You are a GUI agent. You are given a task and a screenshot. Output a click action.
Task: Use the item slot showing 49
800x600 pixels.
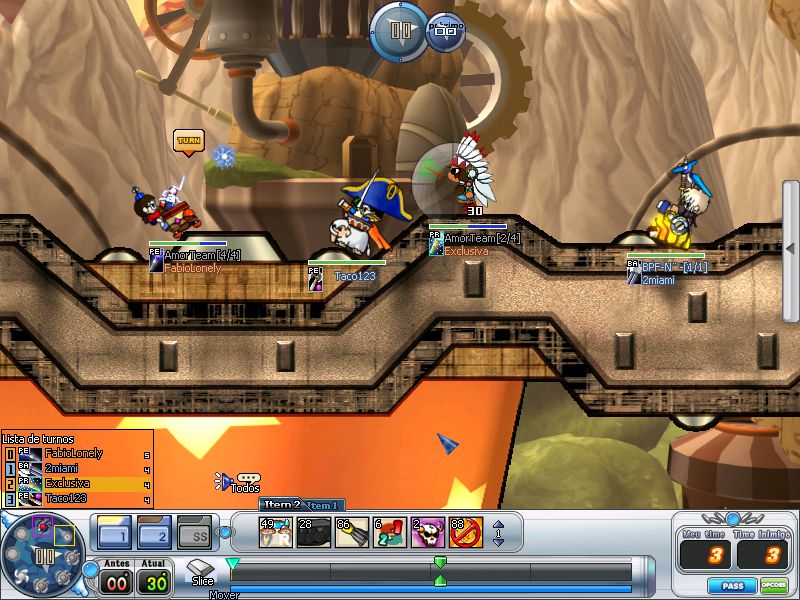click(274, 532)
